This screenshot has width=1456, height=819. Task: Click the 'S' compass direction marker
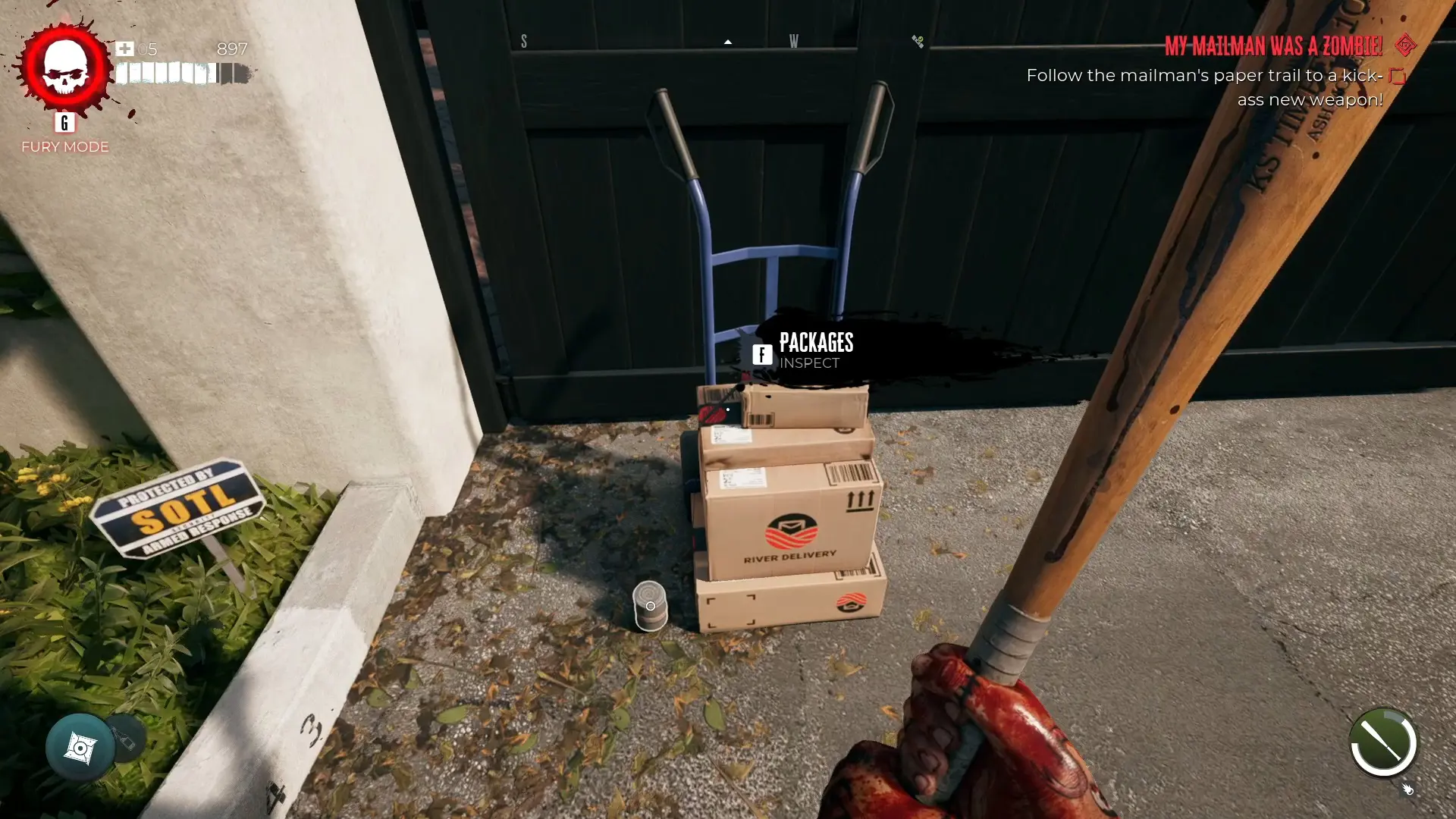[524, 42]
